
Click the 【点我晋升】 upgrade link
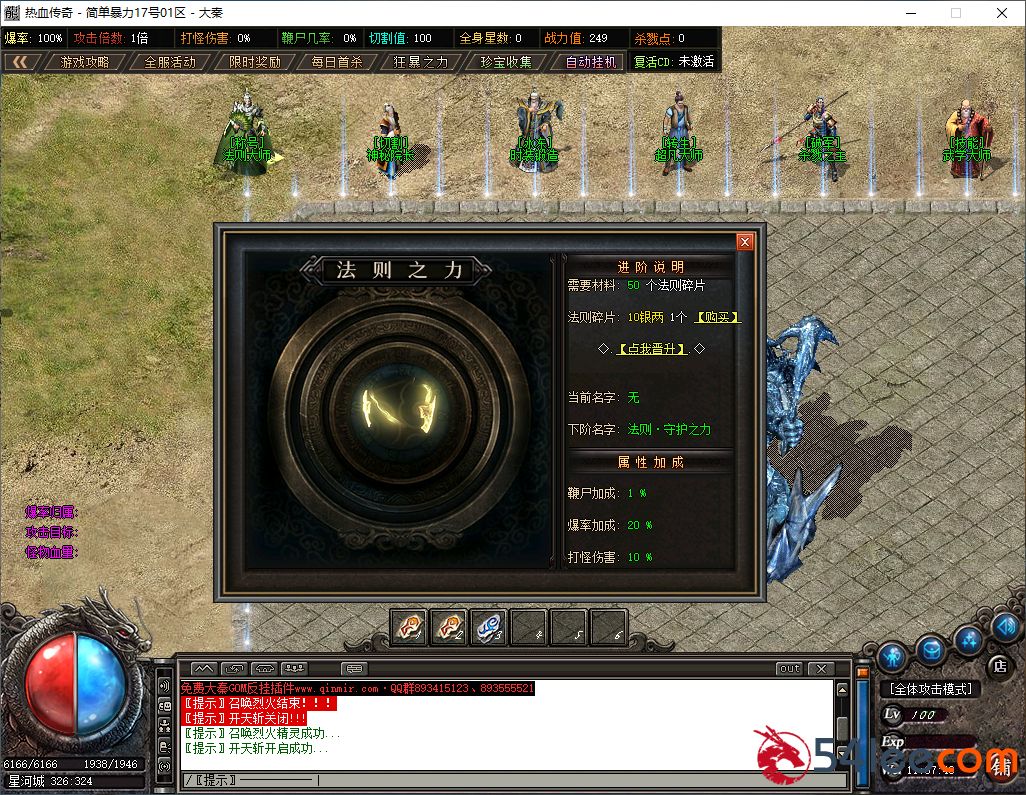pos(652,349)
